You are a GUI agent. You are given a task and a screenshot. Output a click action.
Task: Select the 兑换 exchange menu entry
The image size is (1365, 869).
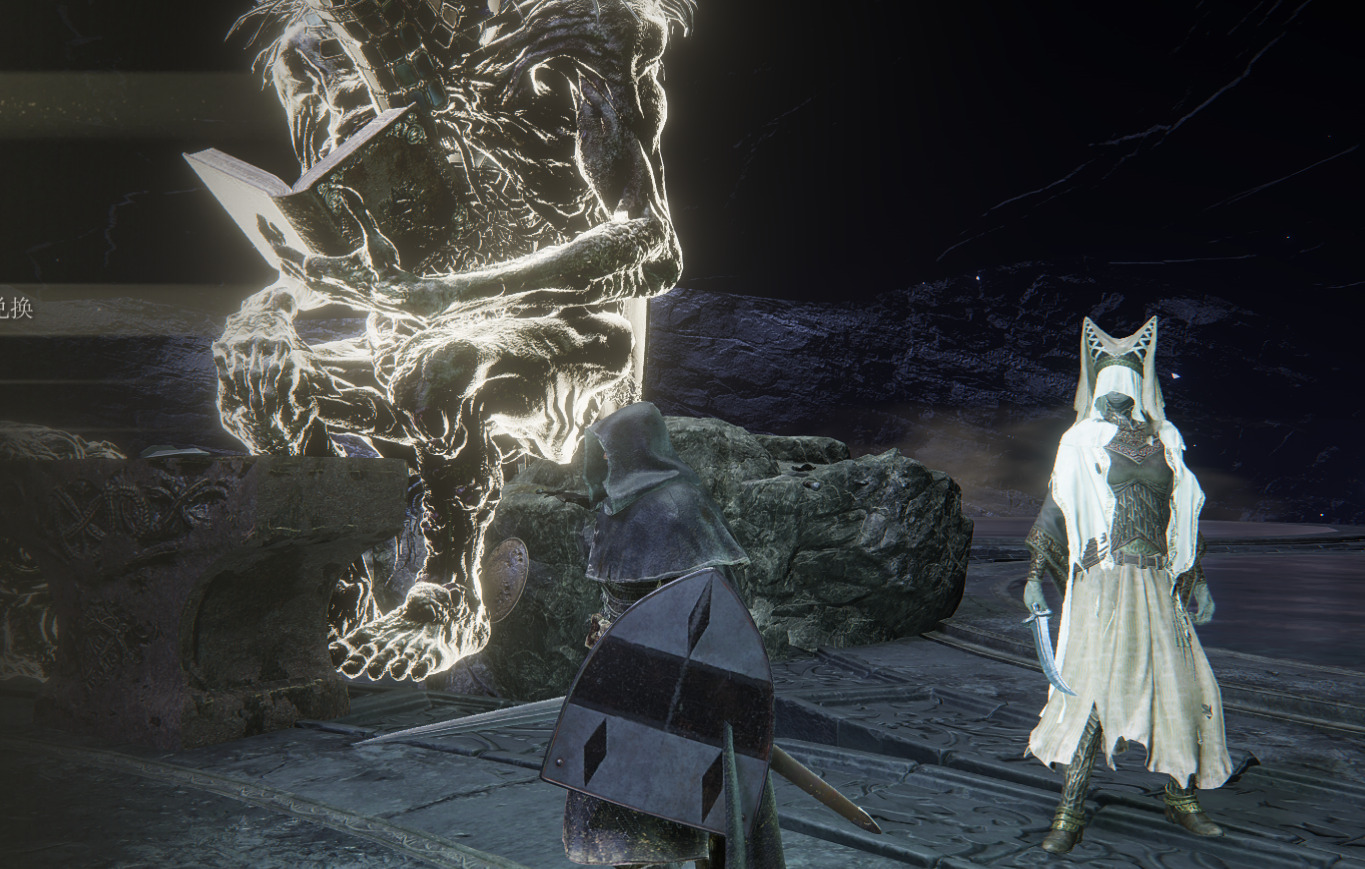coord(16,307)
